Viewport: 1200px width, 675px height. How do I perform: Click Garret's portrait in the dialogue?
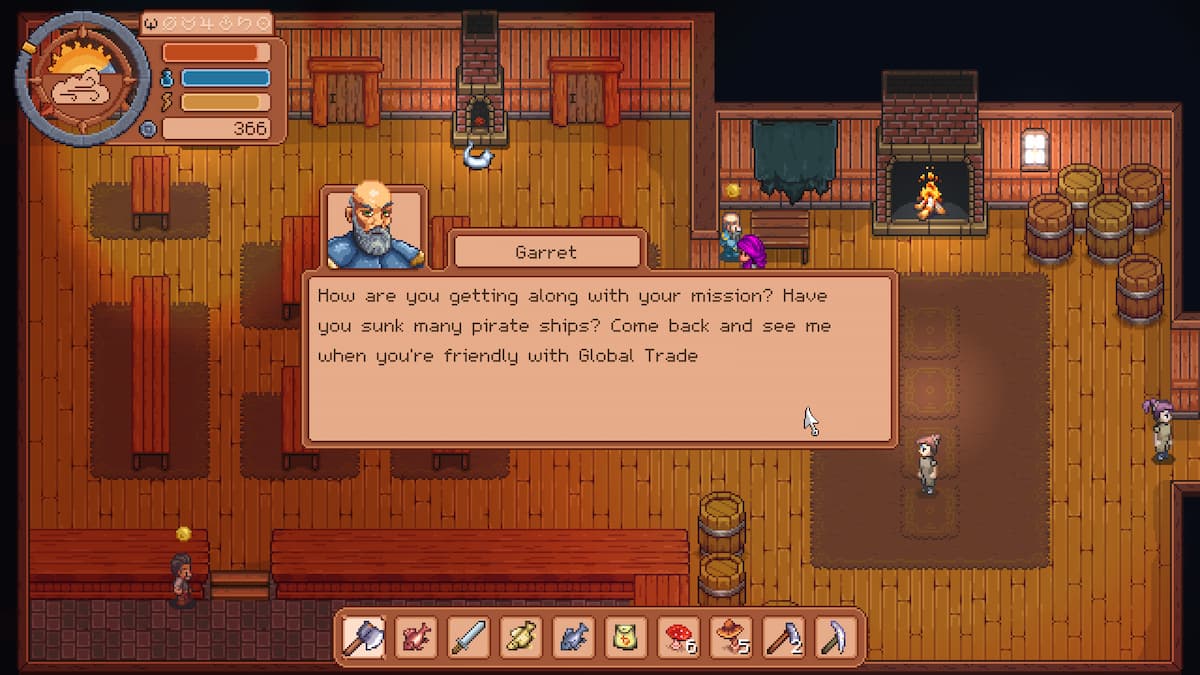pyautogui.click(x=376, y=229)
